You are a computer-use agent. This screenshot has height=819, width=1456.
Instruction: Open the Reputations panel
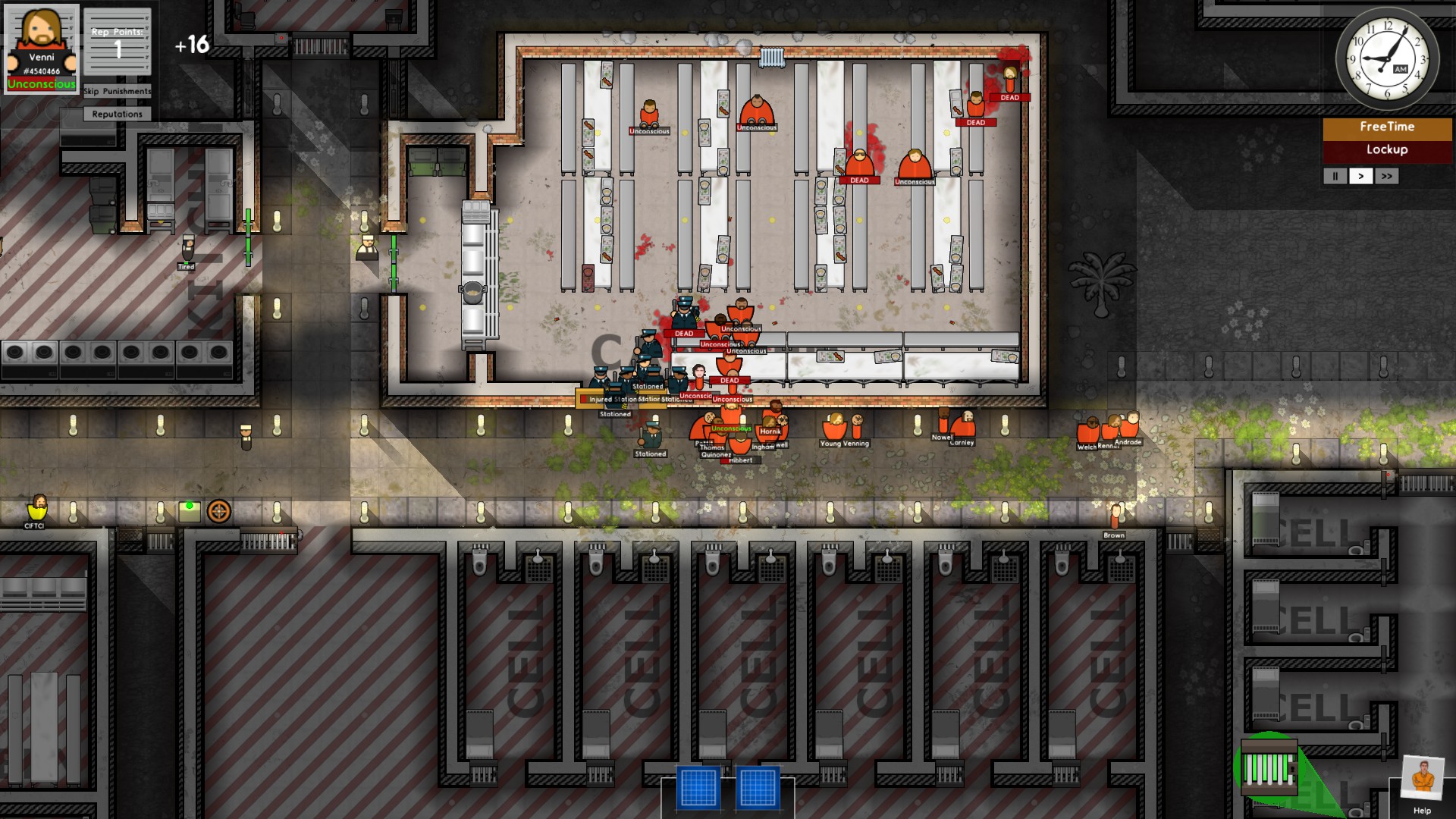click(117, 114)
